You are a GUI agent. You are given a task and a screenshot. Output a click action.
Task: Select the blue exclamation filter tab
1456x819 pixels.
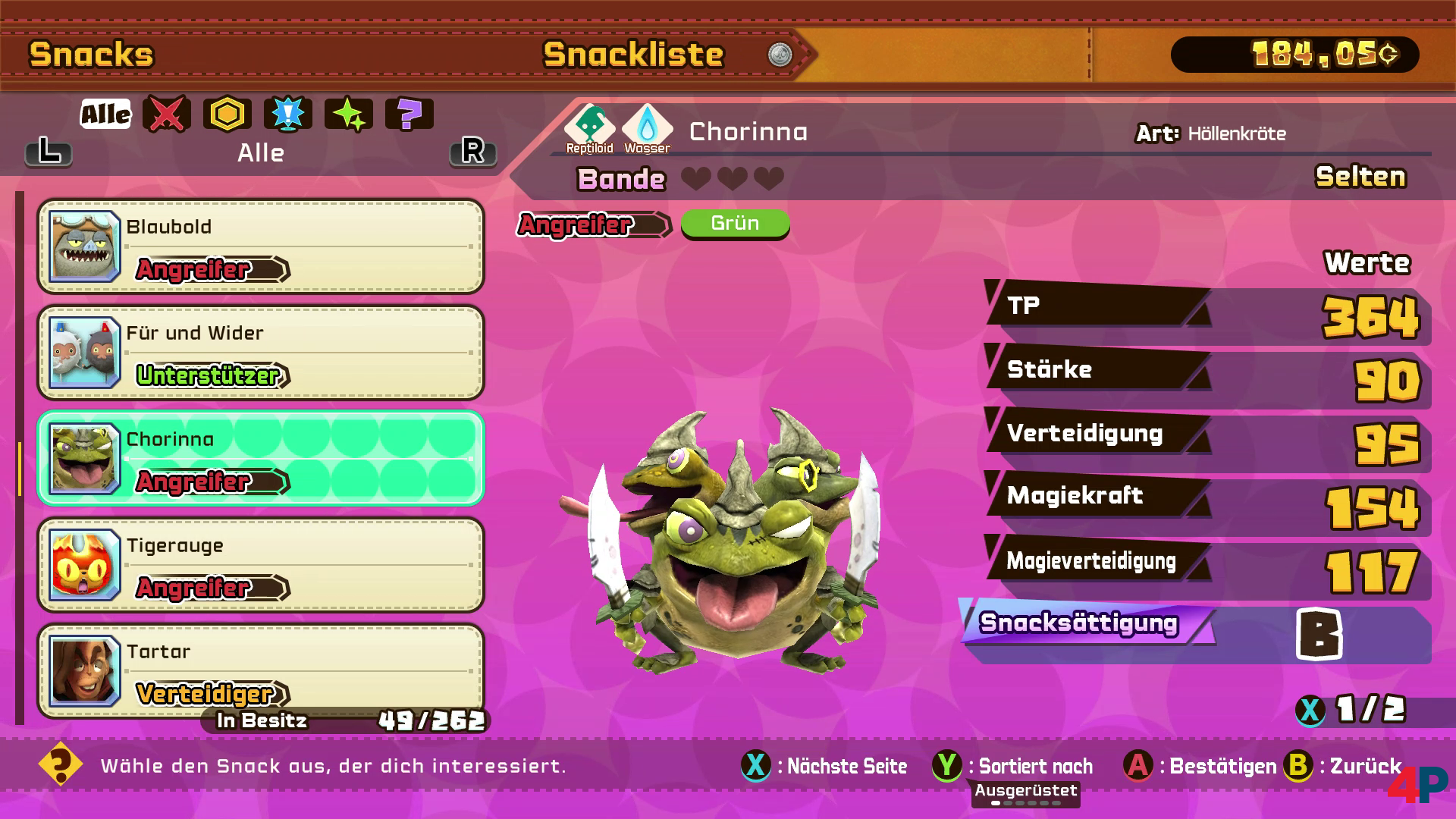coord(288,115)
